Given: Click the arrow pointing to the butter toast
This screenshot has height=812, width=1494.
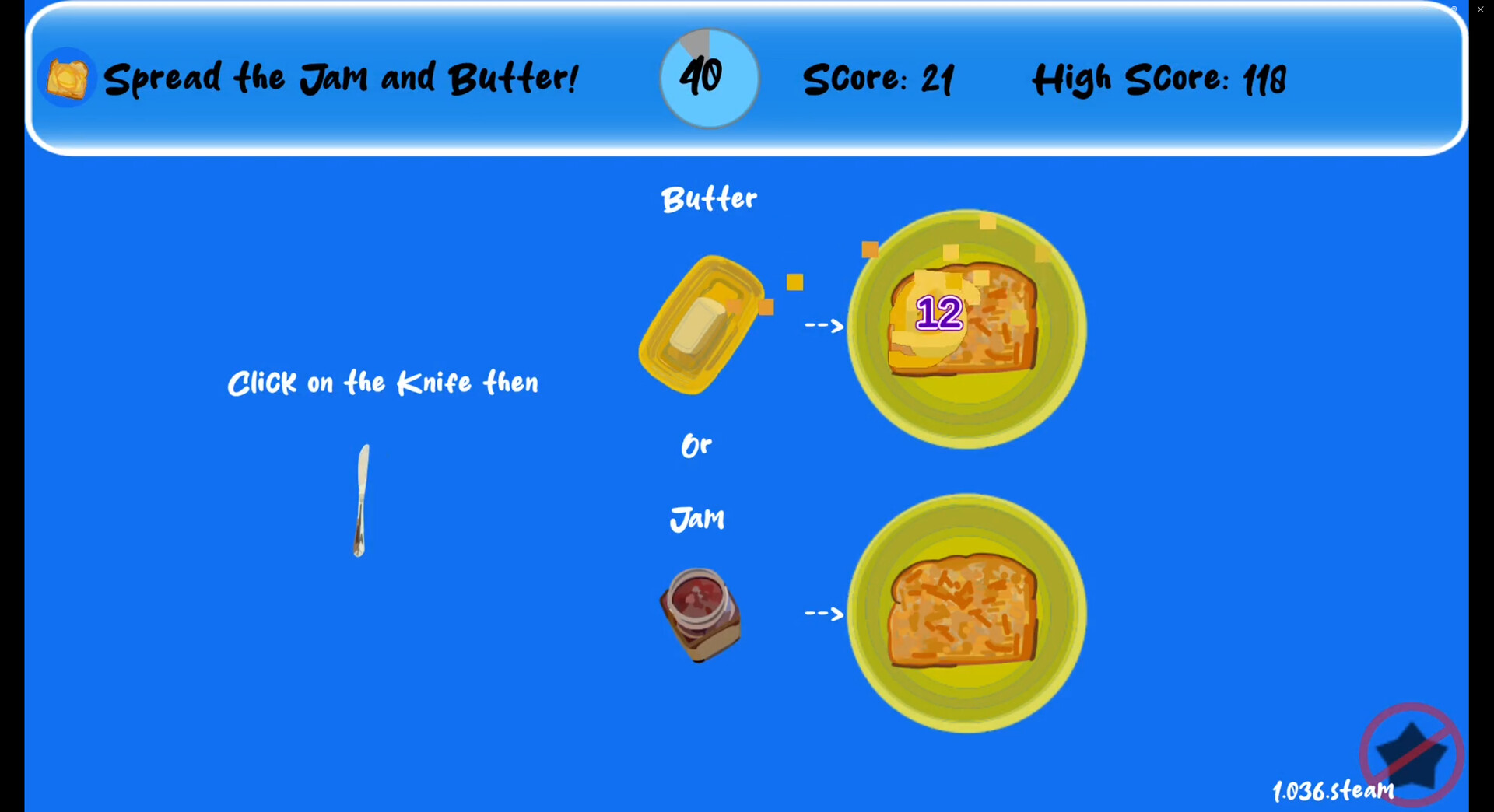Looking at the screenshot, I should (822, 326).
